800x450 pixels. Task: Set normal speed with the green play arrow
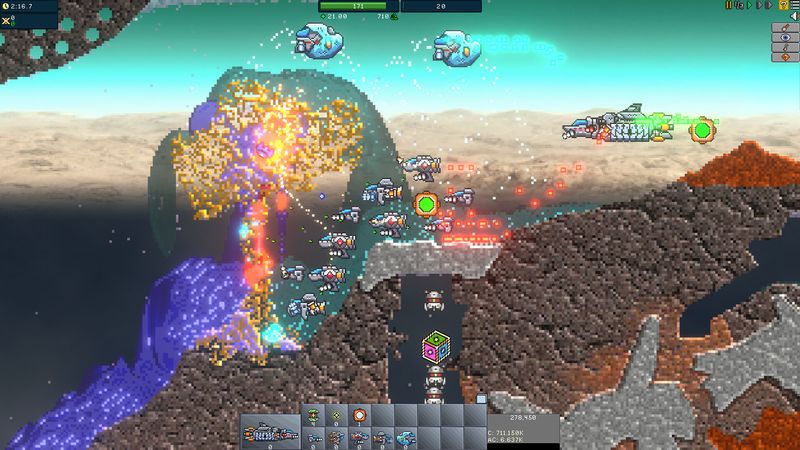750,5
